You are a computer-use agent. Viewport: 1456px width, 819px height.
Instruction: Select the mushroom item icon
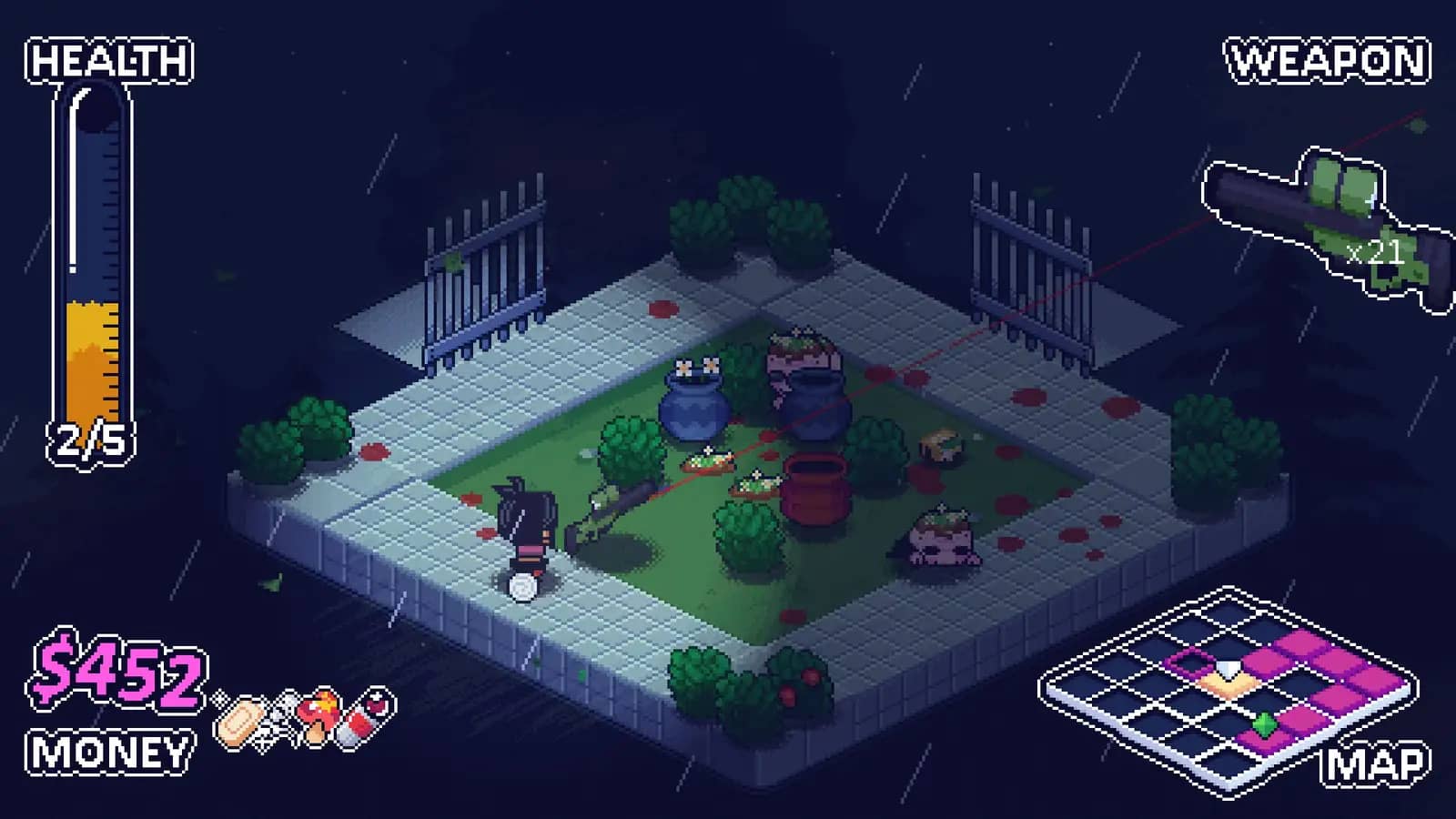pos(319,715)
